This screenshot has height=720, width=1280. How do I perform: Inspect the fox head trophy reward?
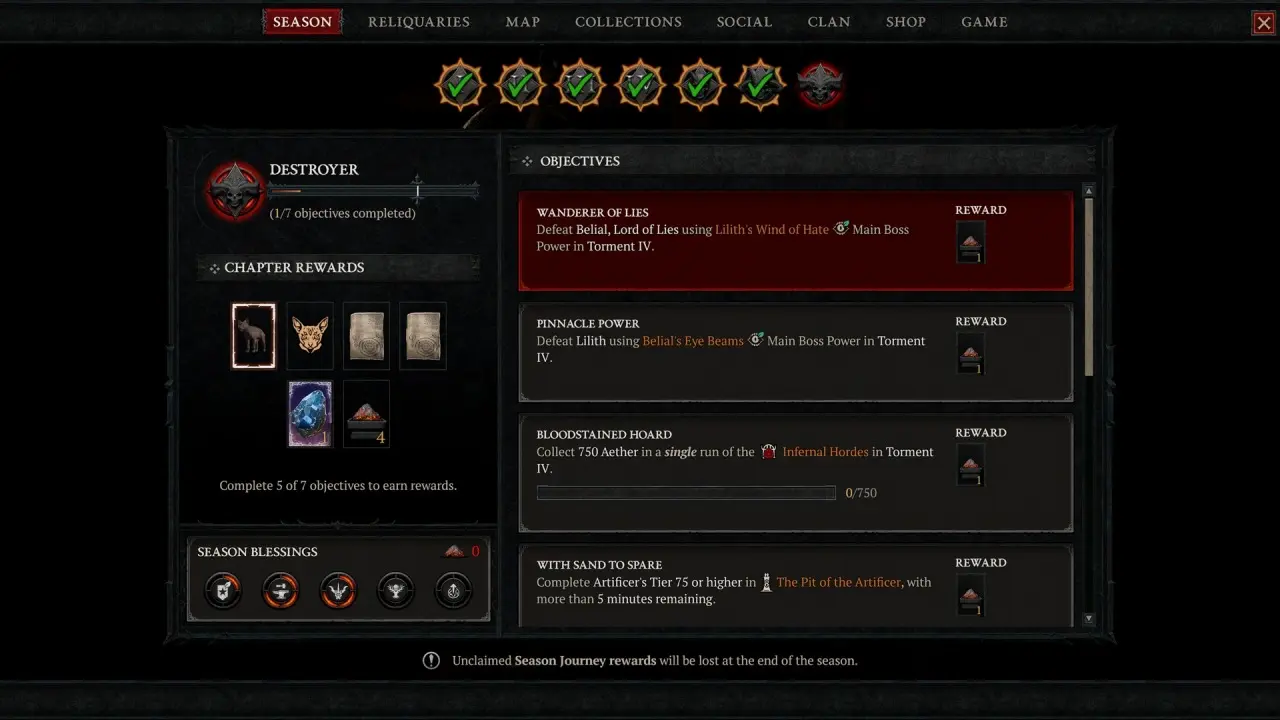[x=310, y=336]
